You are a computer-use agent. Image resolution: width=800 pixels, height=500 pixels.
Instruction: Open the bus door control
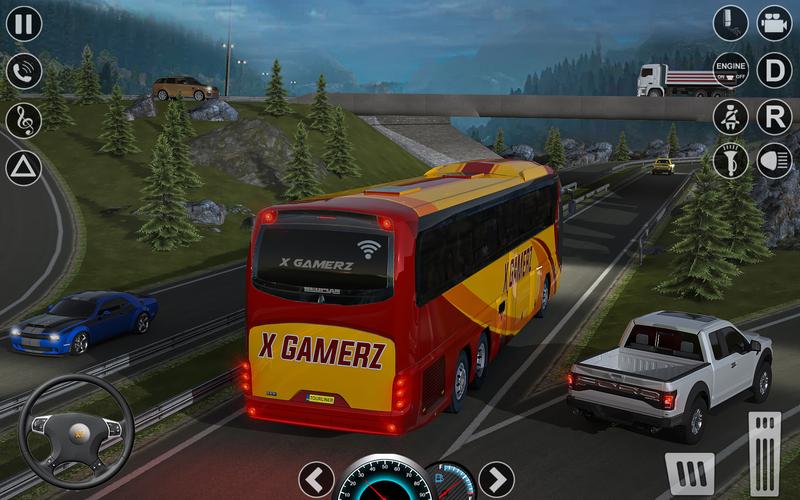(730, 23)
